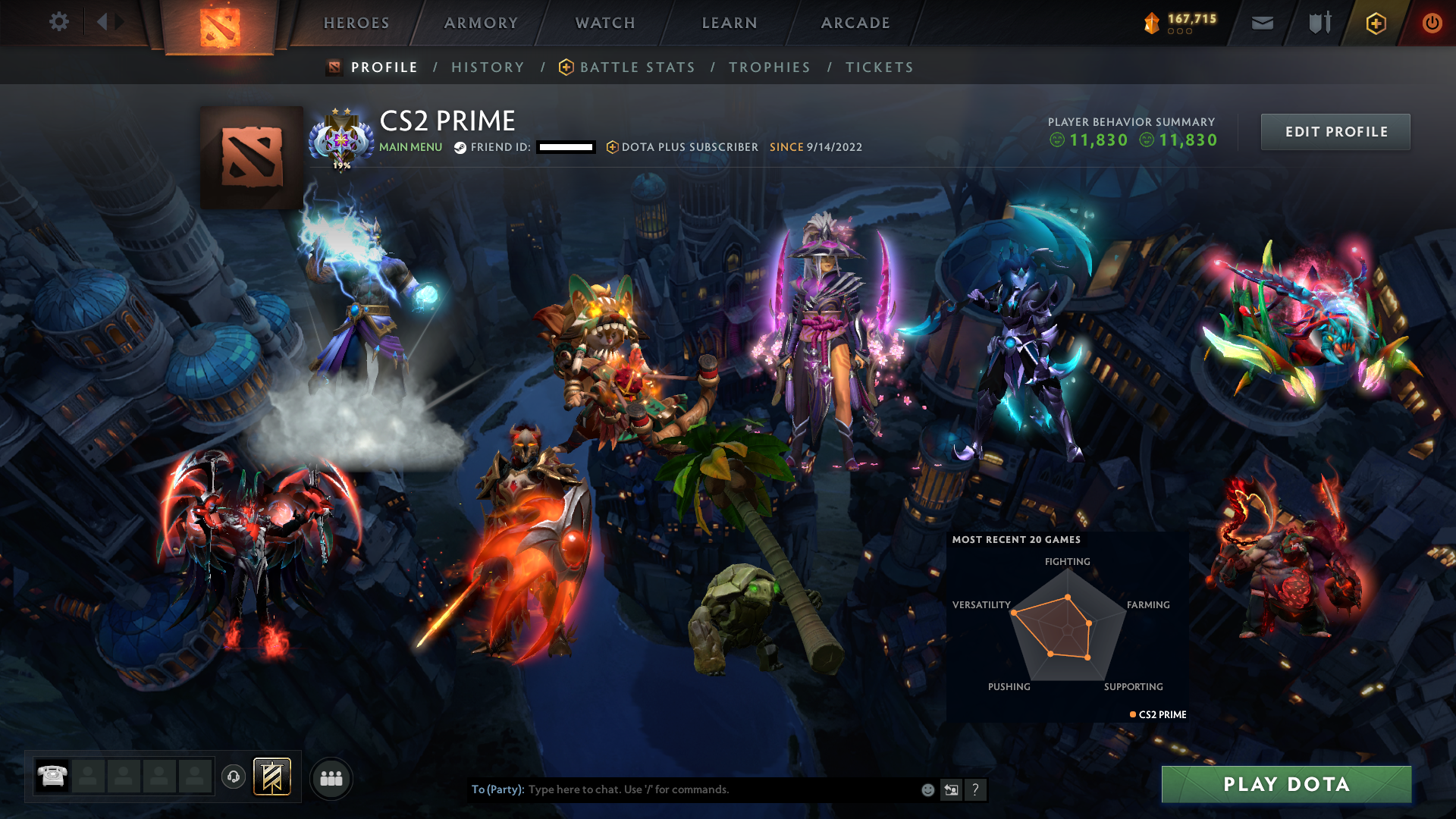Click the chat help question mark
Image resolution: width=1456 pixels, height=819 pixels.
click(975, 790)
